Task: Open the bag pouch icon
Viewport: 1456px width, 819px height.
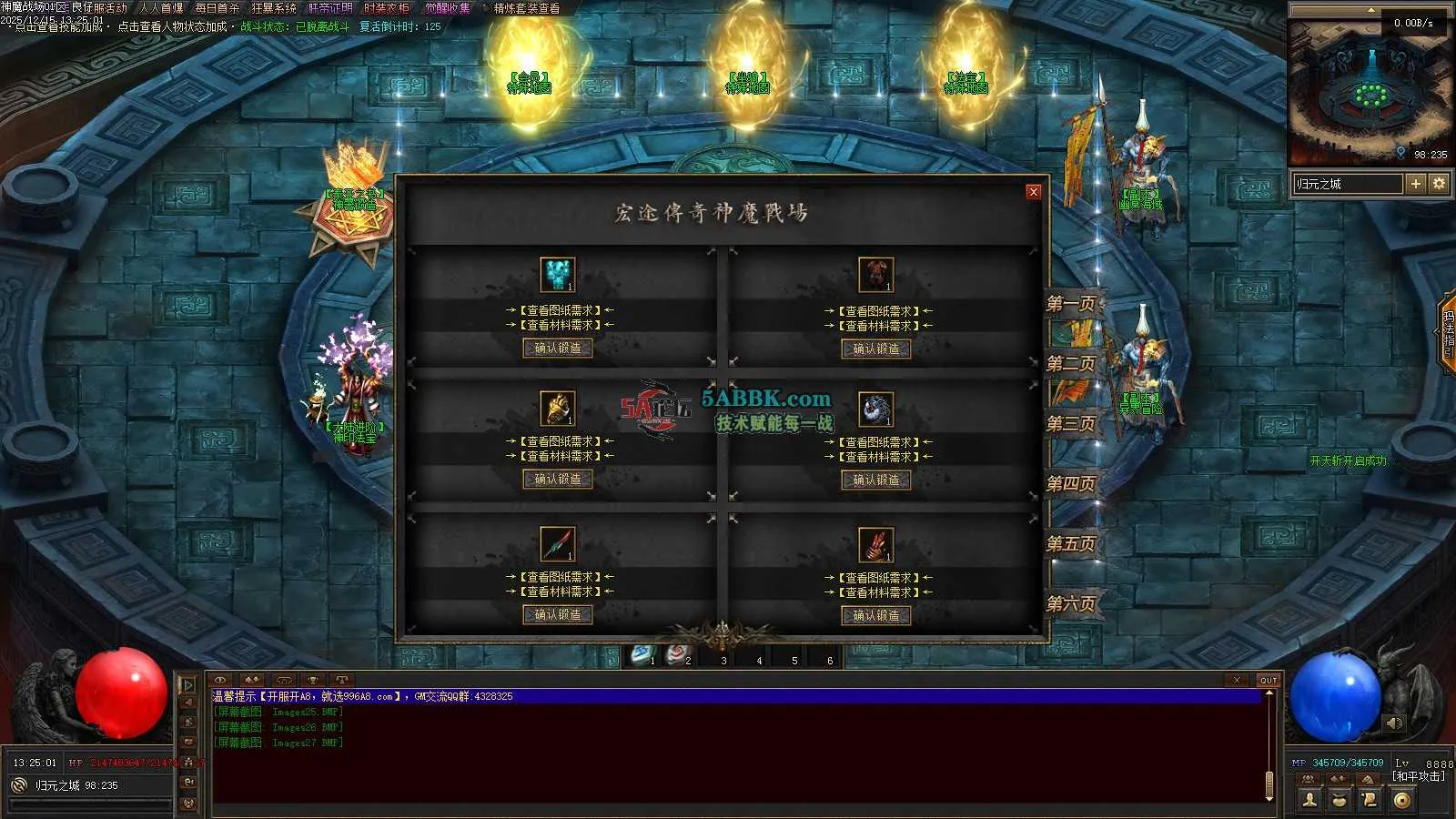Action: (1340, 800)
